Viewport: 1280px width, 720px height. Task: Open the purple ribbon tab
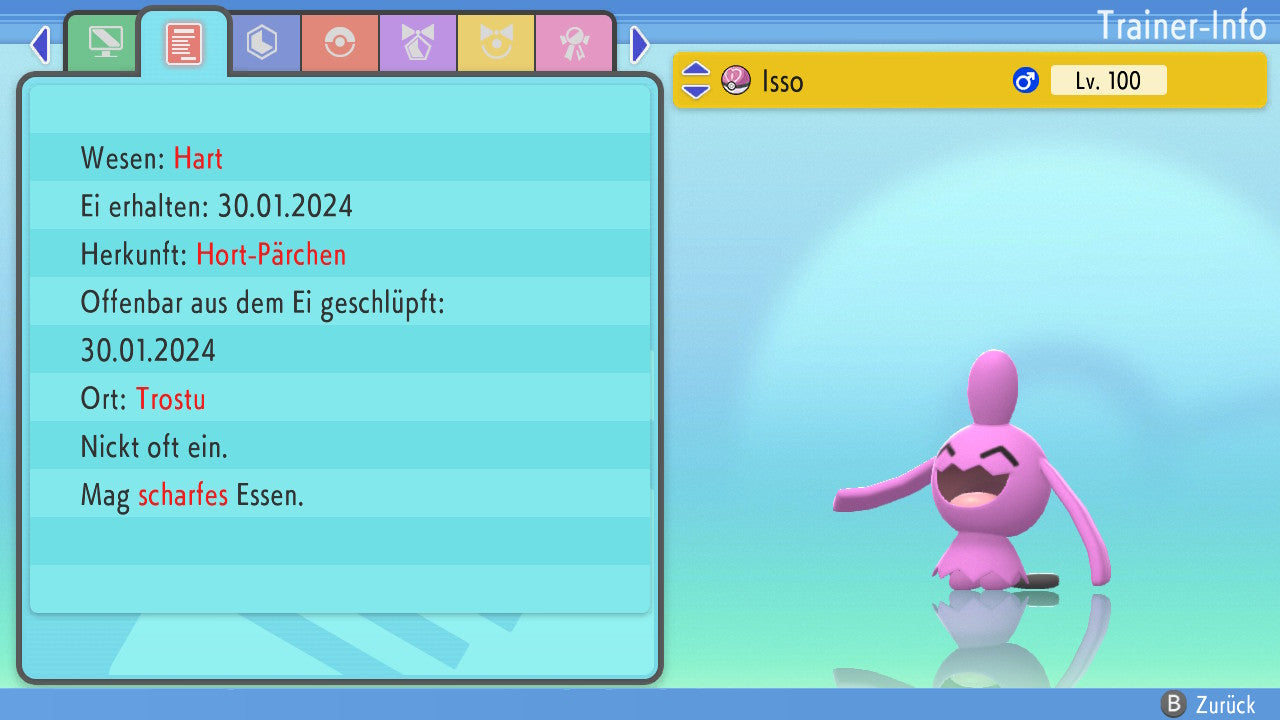click(x=418, y=43)
